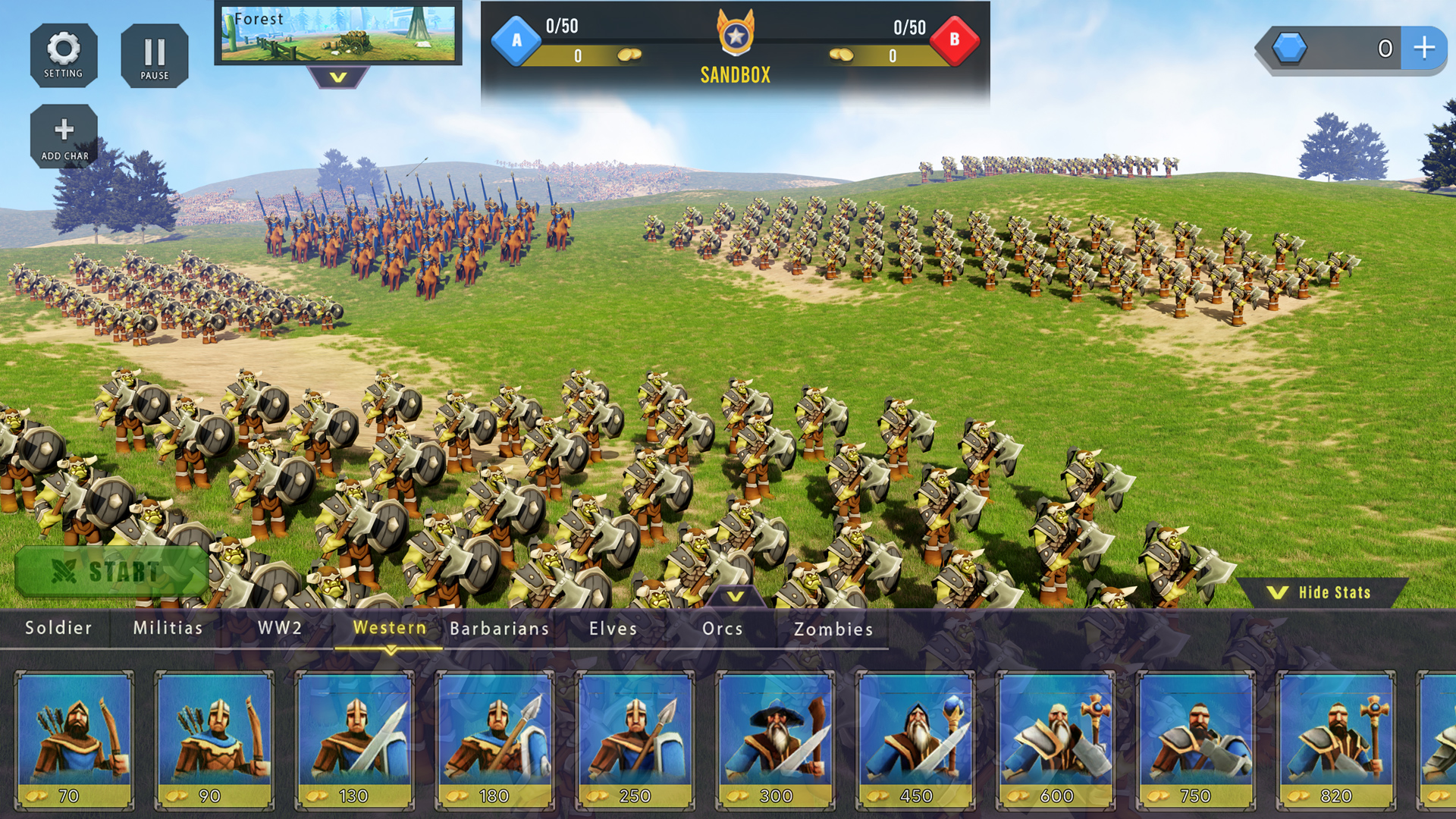
Task: Open the Western faction units
Action: pos(389,629)
